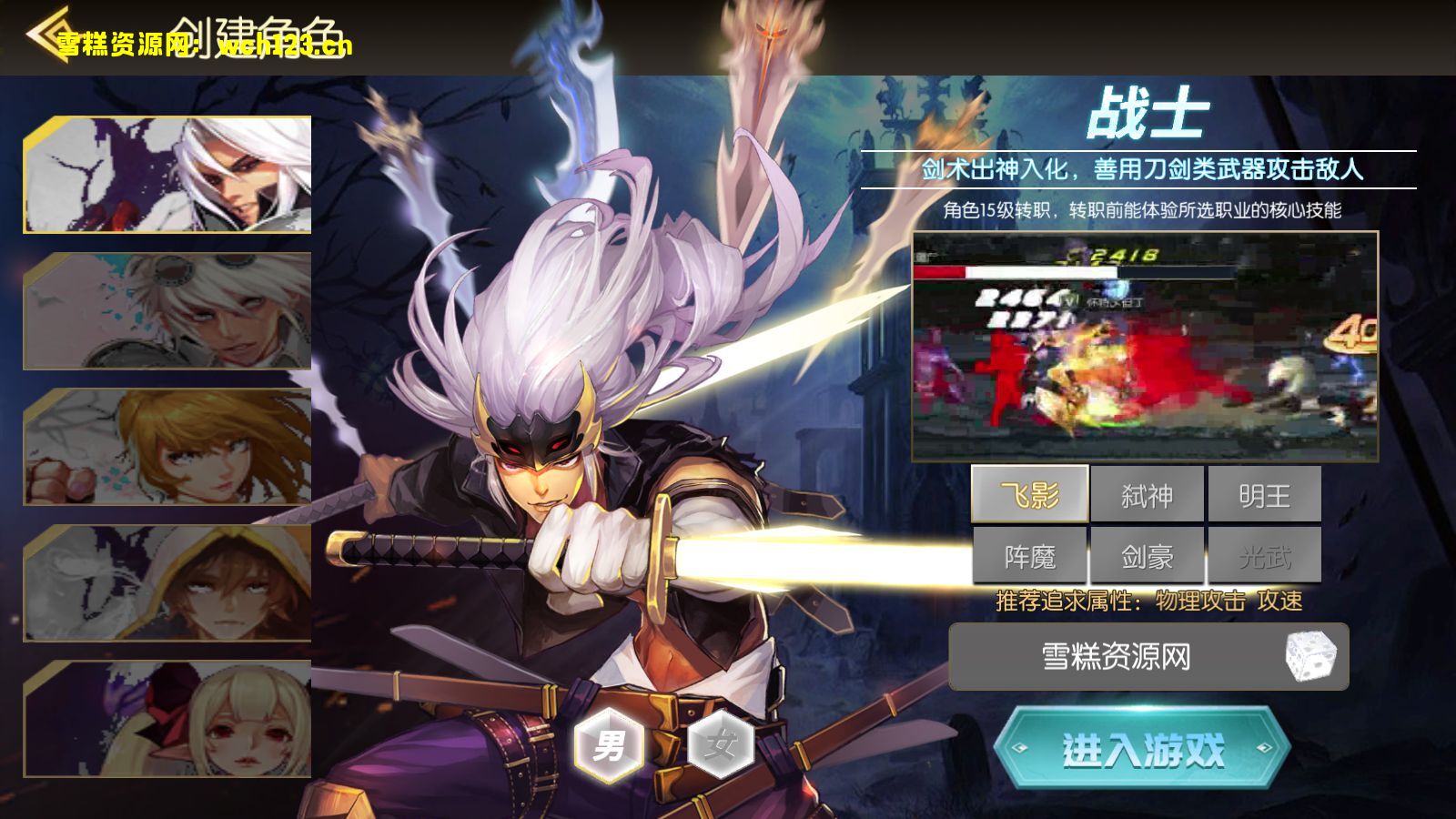Pick the blonde-haired character portrait
The image size is (1456, 819).
click(x=167, y=447)
